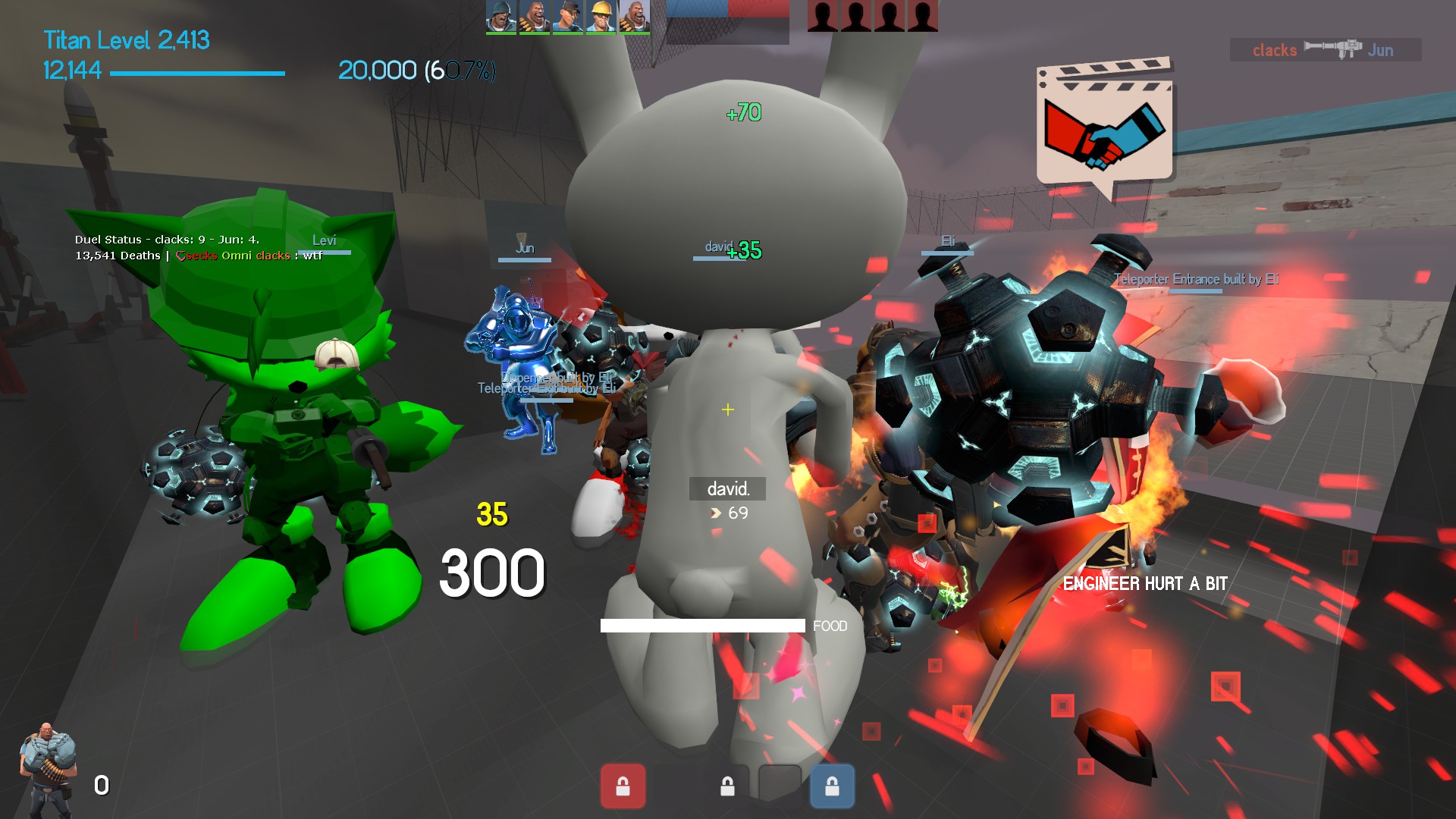Image resolution: width=1456 pixels, height=819 pixels.
Task: Select the Engineer hardhat portrait in roster
Action: coord(601,16)
